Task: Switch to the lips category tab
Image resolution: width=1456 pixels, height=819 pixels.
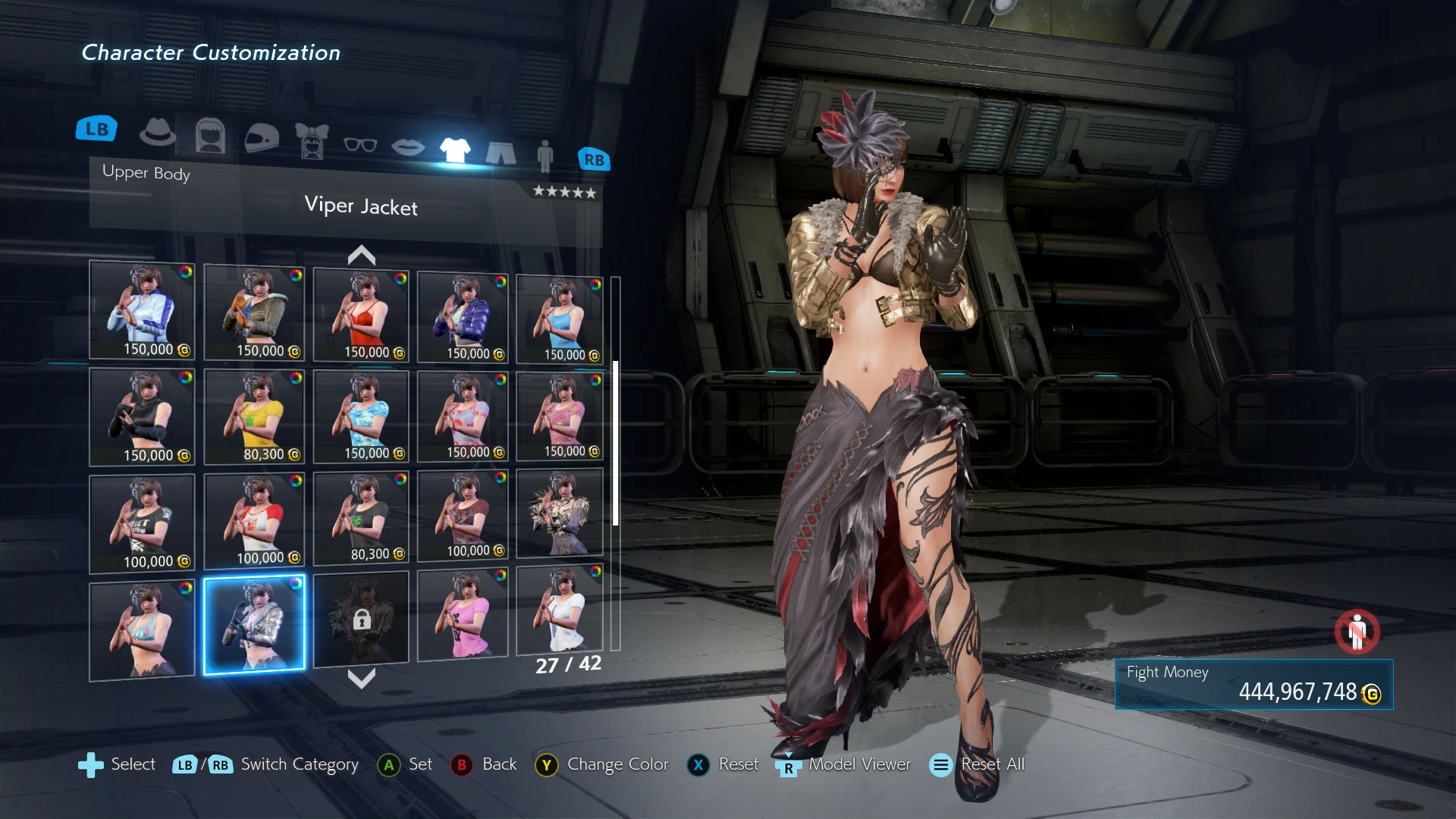Action: (408, 146)
